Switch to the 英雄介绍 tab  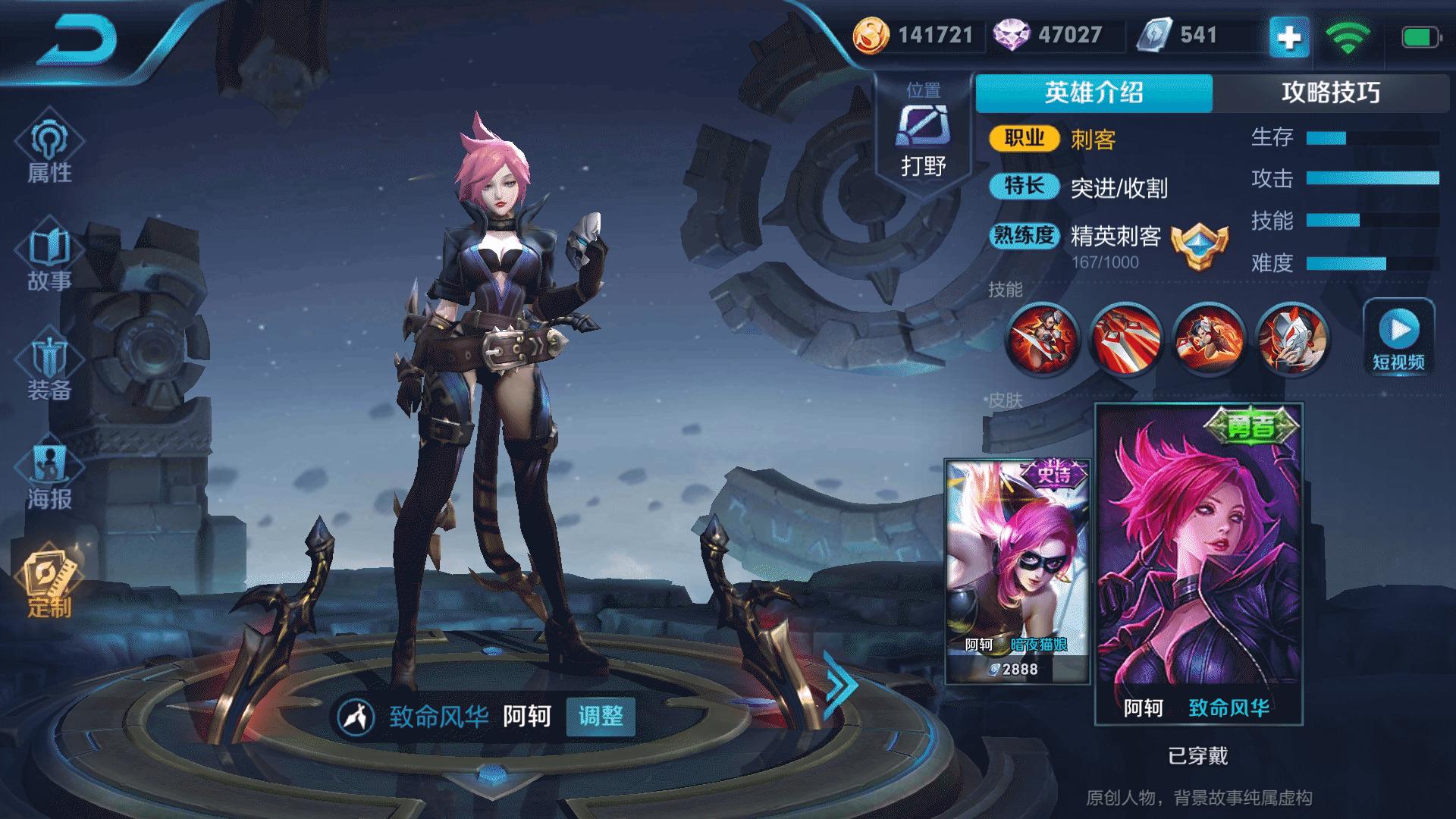(1094, 93)
